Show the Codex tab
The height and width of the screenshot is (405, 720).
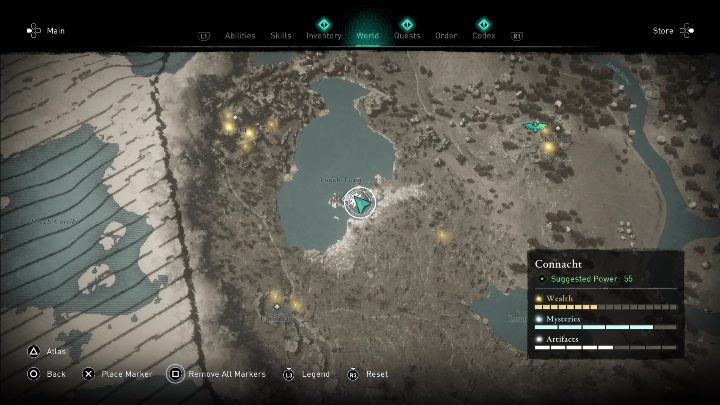tap(484, 35)
